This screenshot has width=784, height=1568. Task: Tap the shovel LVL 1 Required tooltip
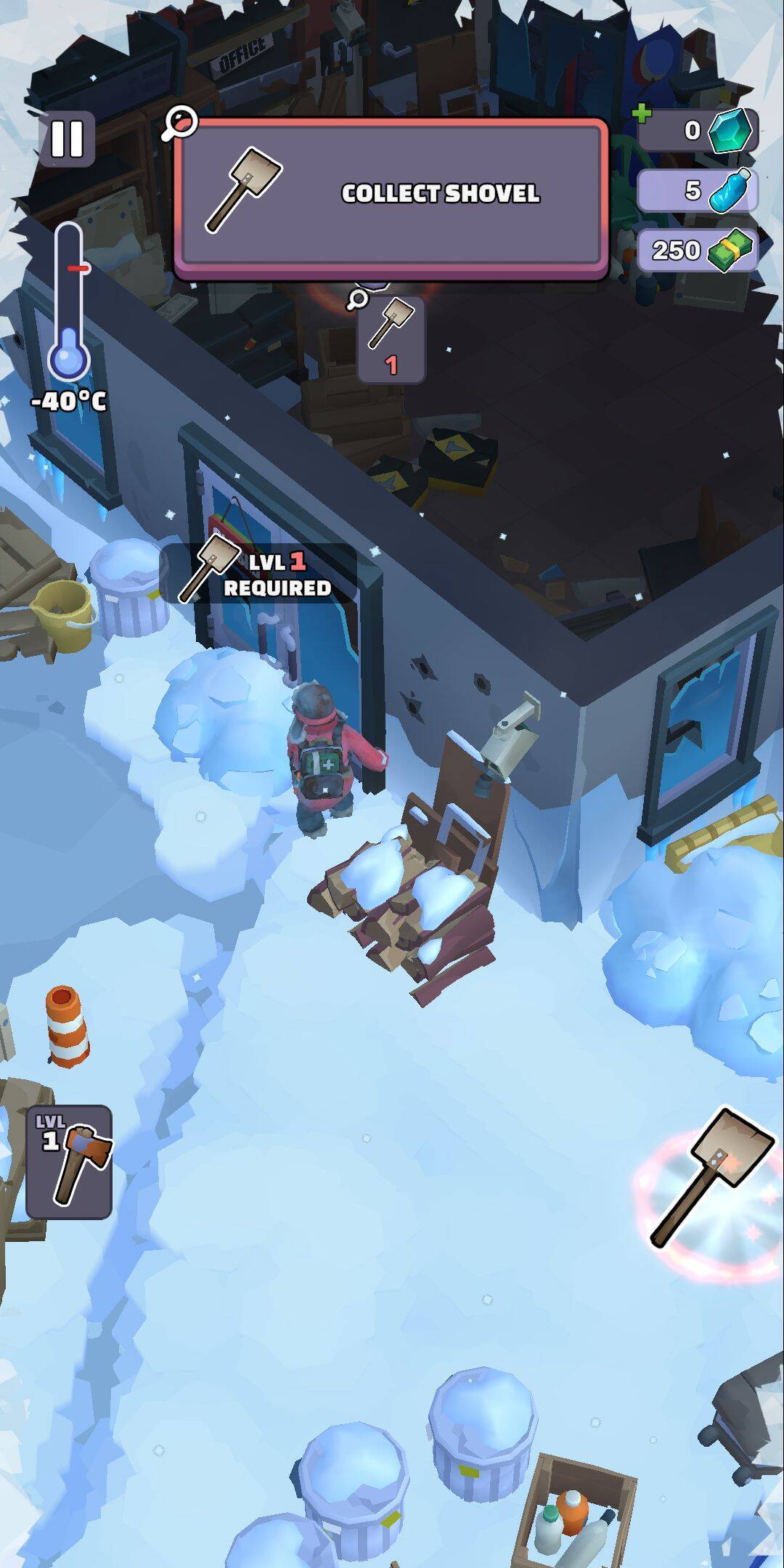click(x=258, y=574)
